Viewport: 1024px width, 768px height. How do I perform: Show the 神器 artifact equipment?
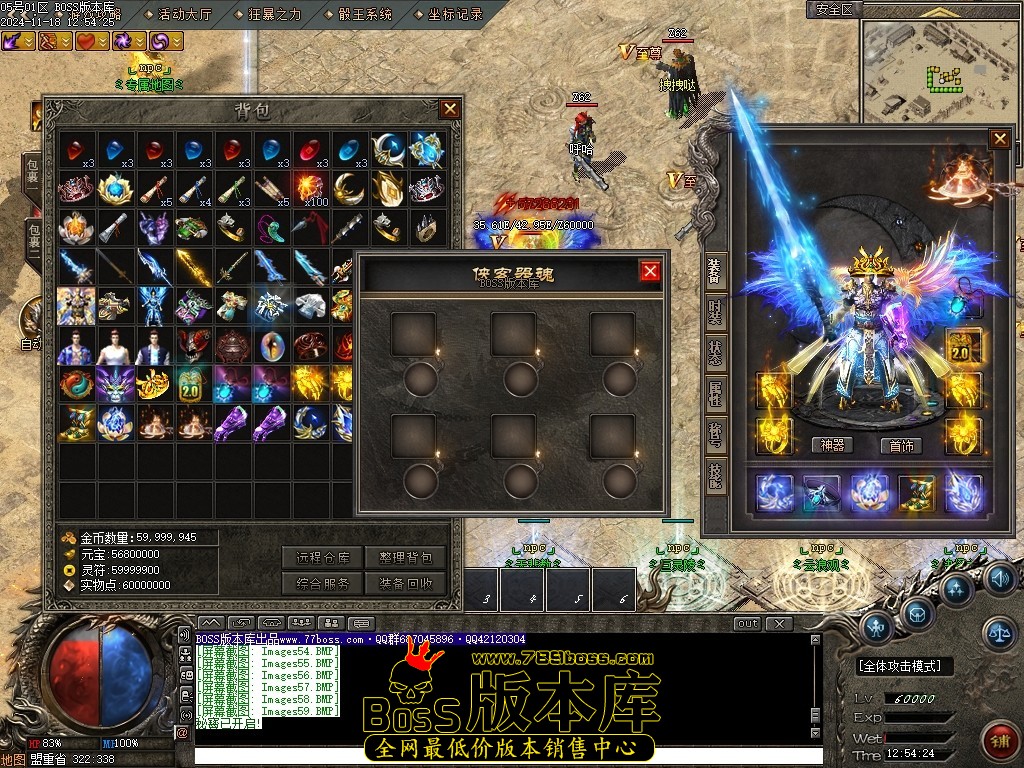pos(832,445)
